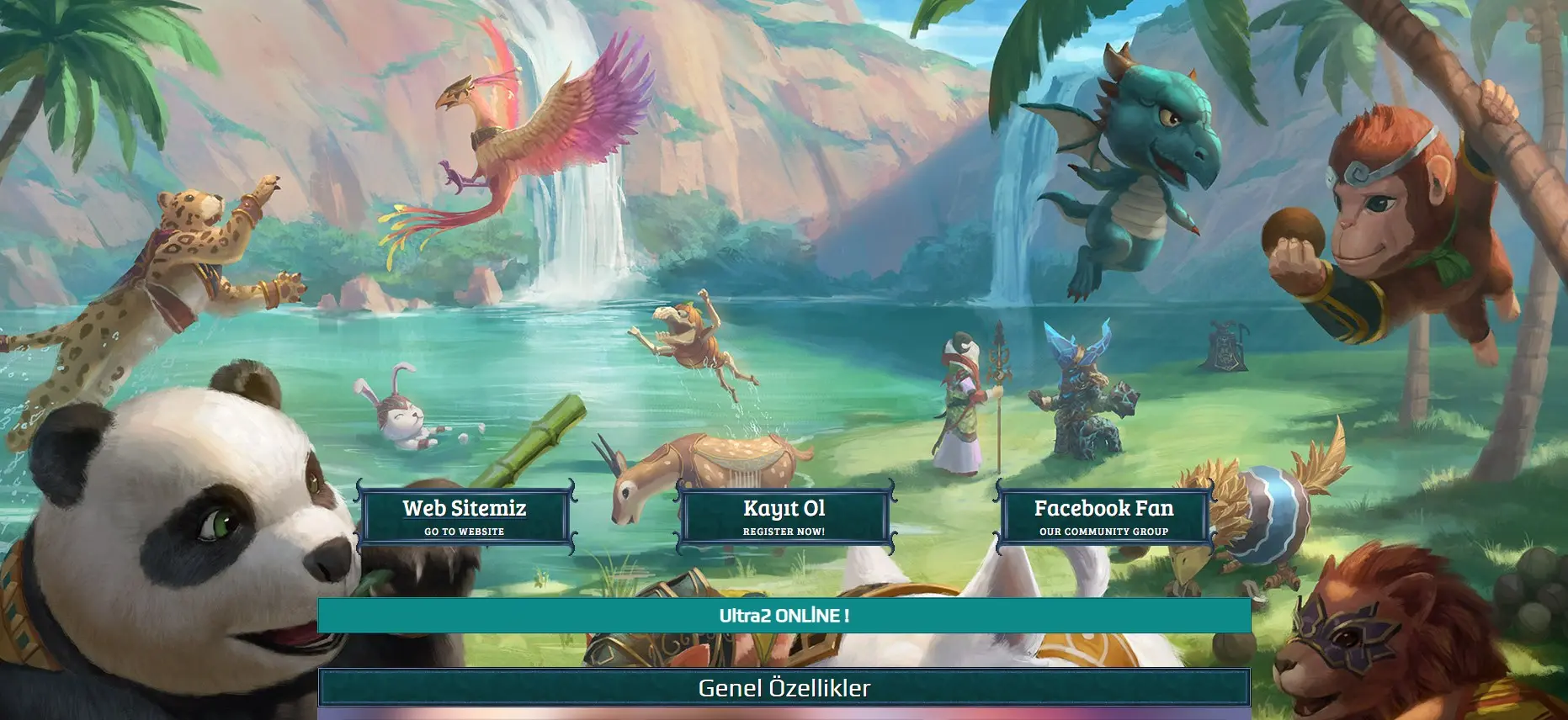Screen dimensions: 1568x720
Task: Click the Kayıt Ol register button
Action: tap(784, 517)
